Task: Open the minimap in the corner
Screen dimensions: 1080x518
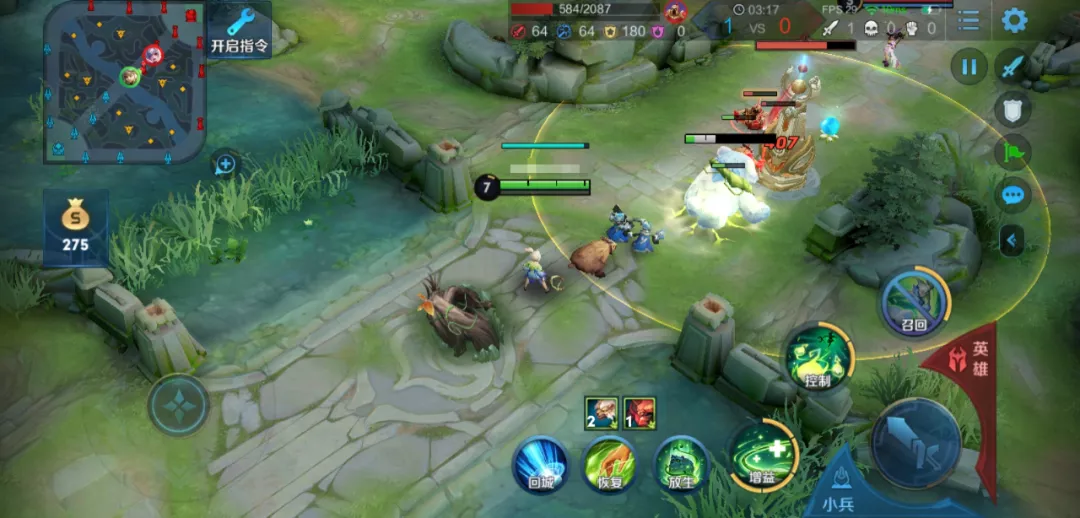Action: pyautogui.click(x=124, y=82)
